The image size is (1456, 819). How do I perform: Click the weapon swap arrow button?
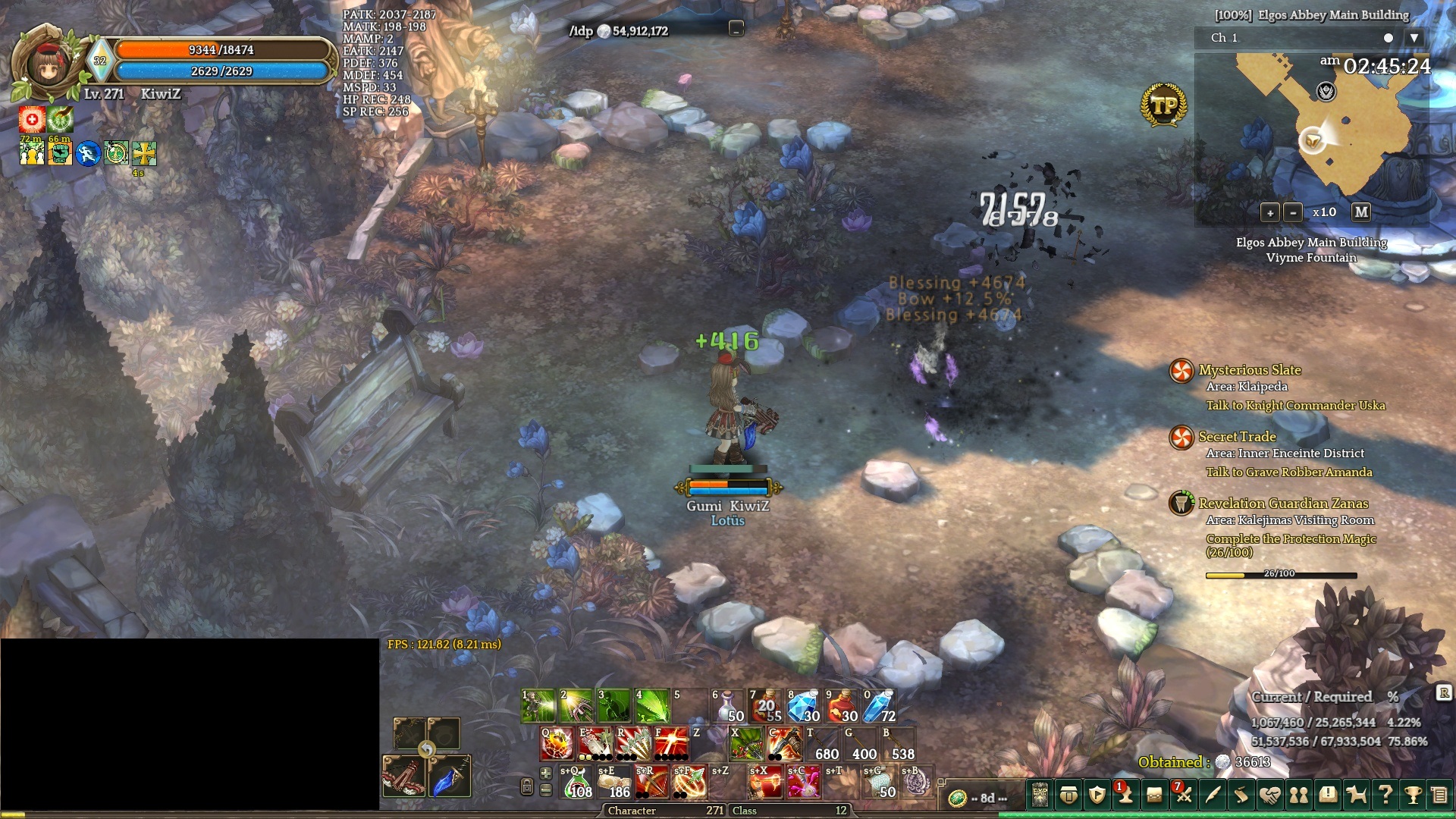(x=427, y=750)
